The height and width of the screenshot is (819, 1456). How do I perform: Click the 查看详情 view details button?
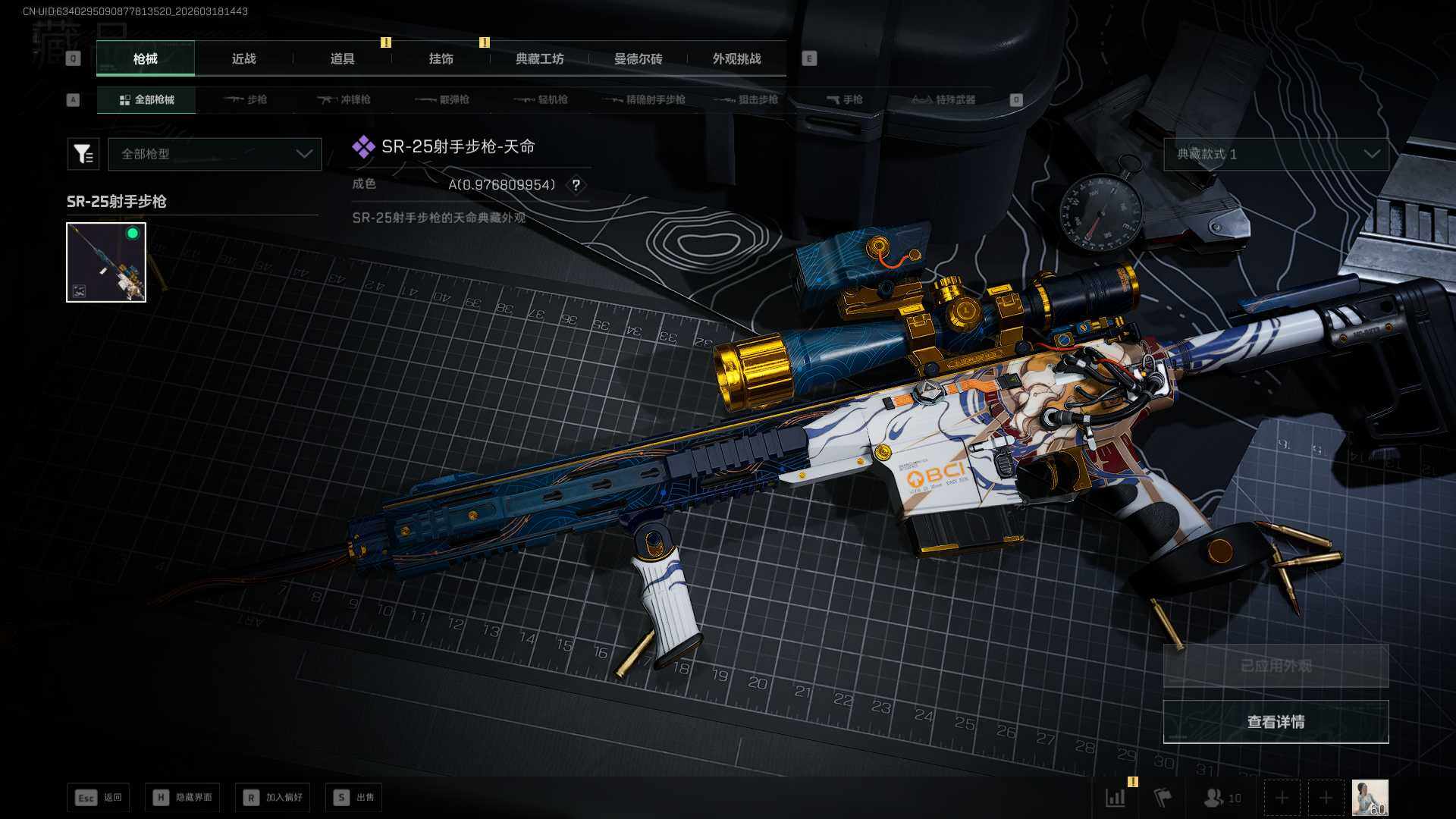(1276, 722)
